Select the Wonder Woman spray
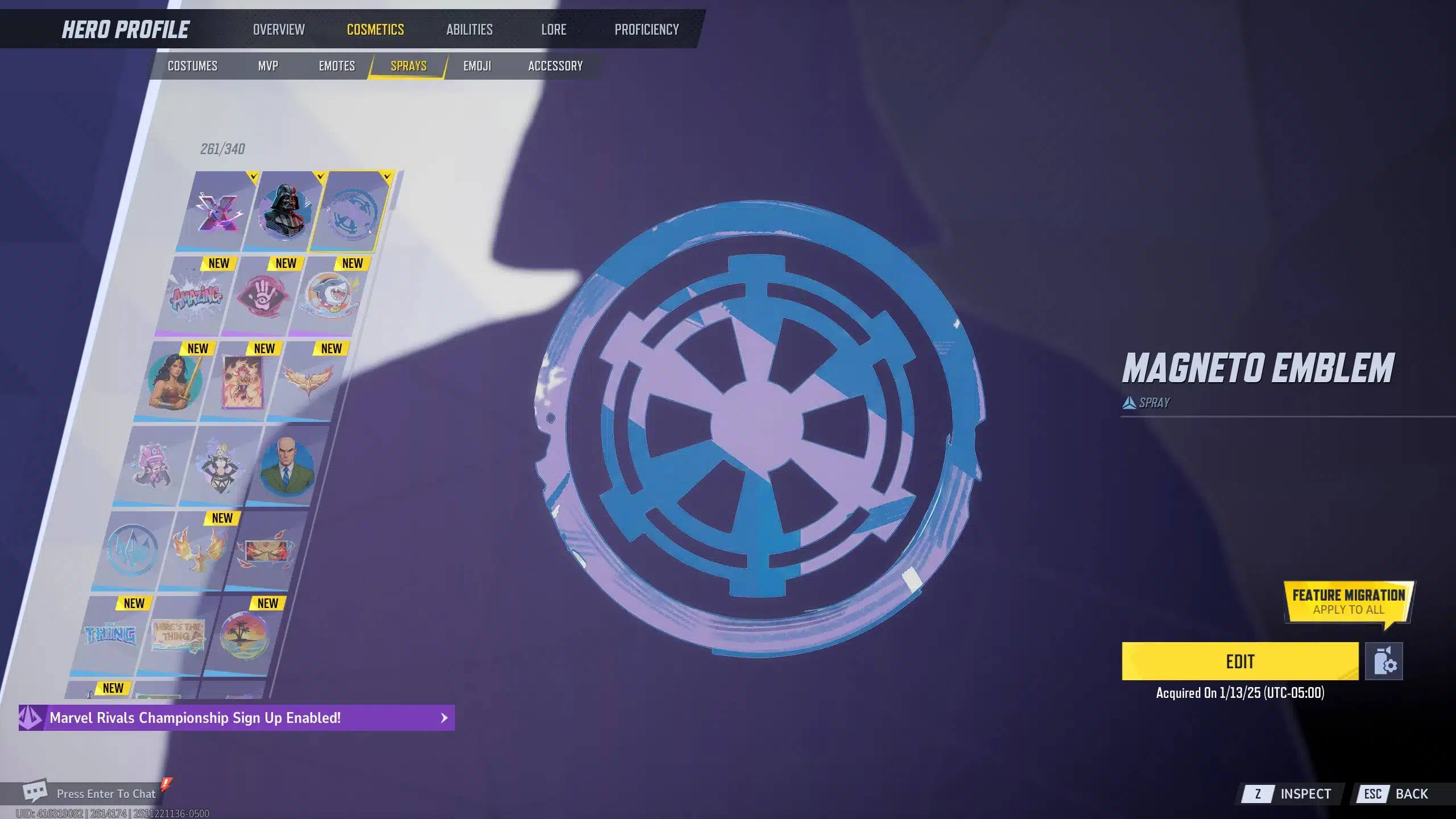 coord(173,381)
